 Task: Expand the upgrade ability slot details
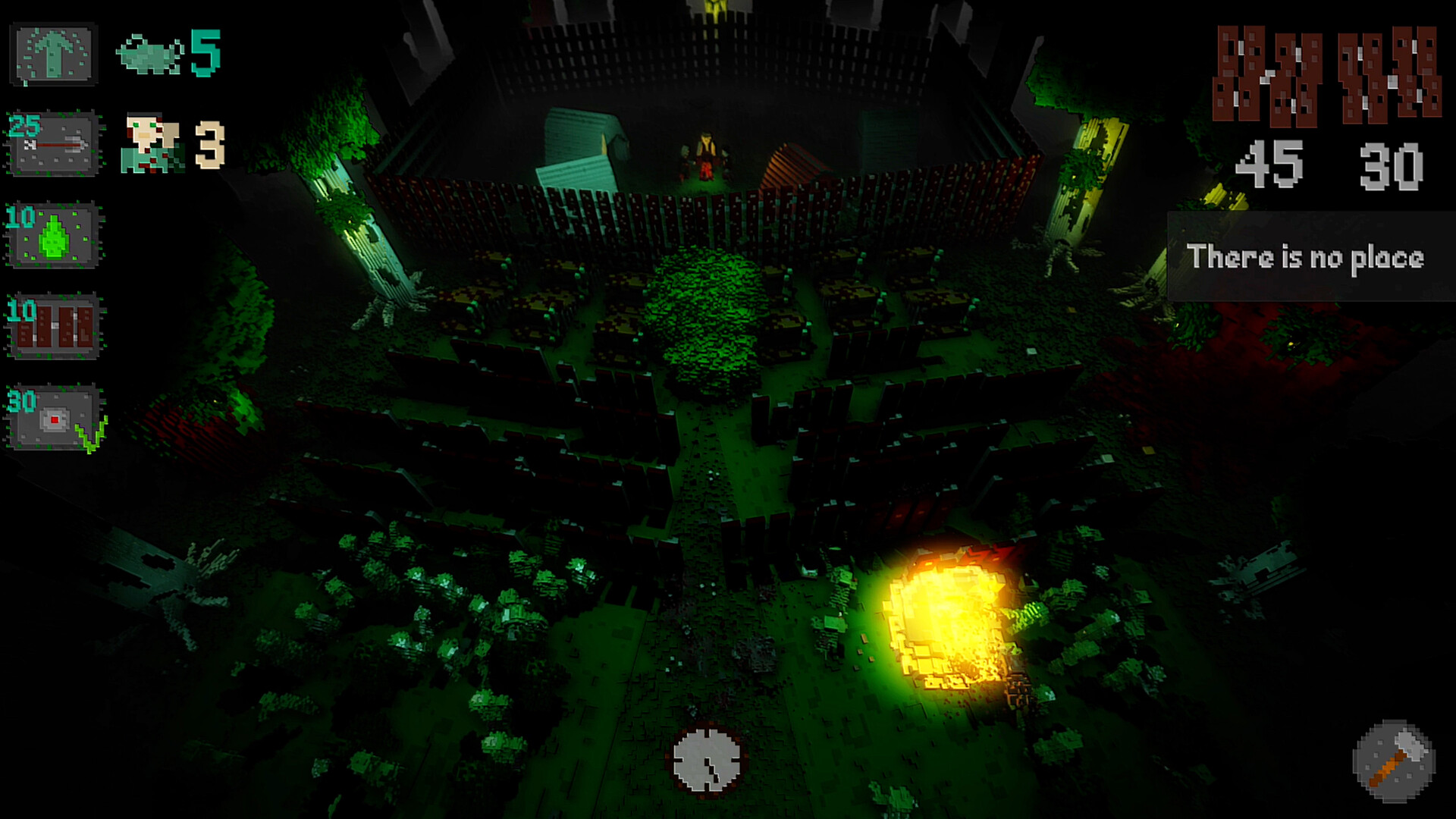click(x=53, y=52)
